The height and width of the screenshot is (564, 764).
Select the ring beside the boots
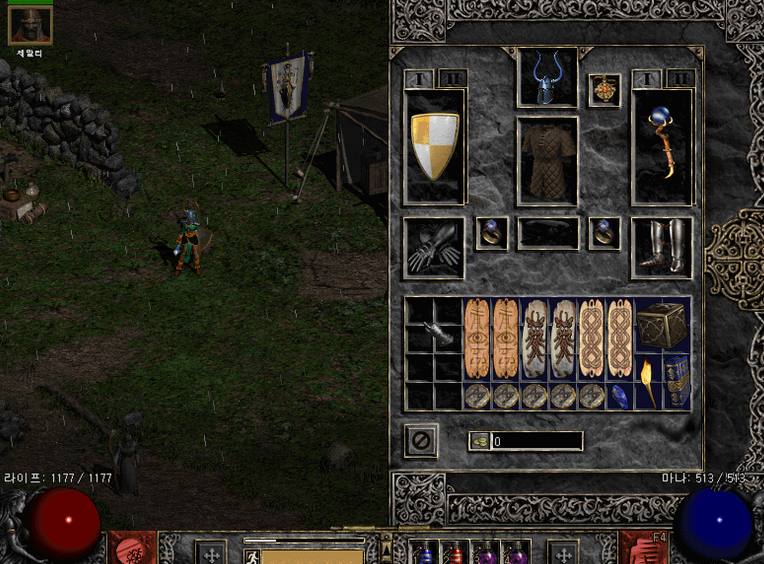(x=603, y=233)
